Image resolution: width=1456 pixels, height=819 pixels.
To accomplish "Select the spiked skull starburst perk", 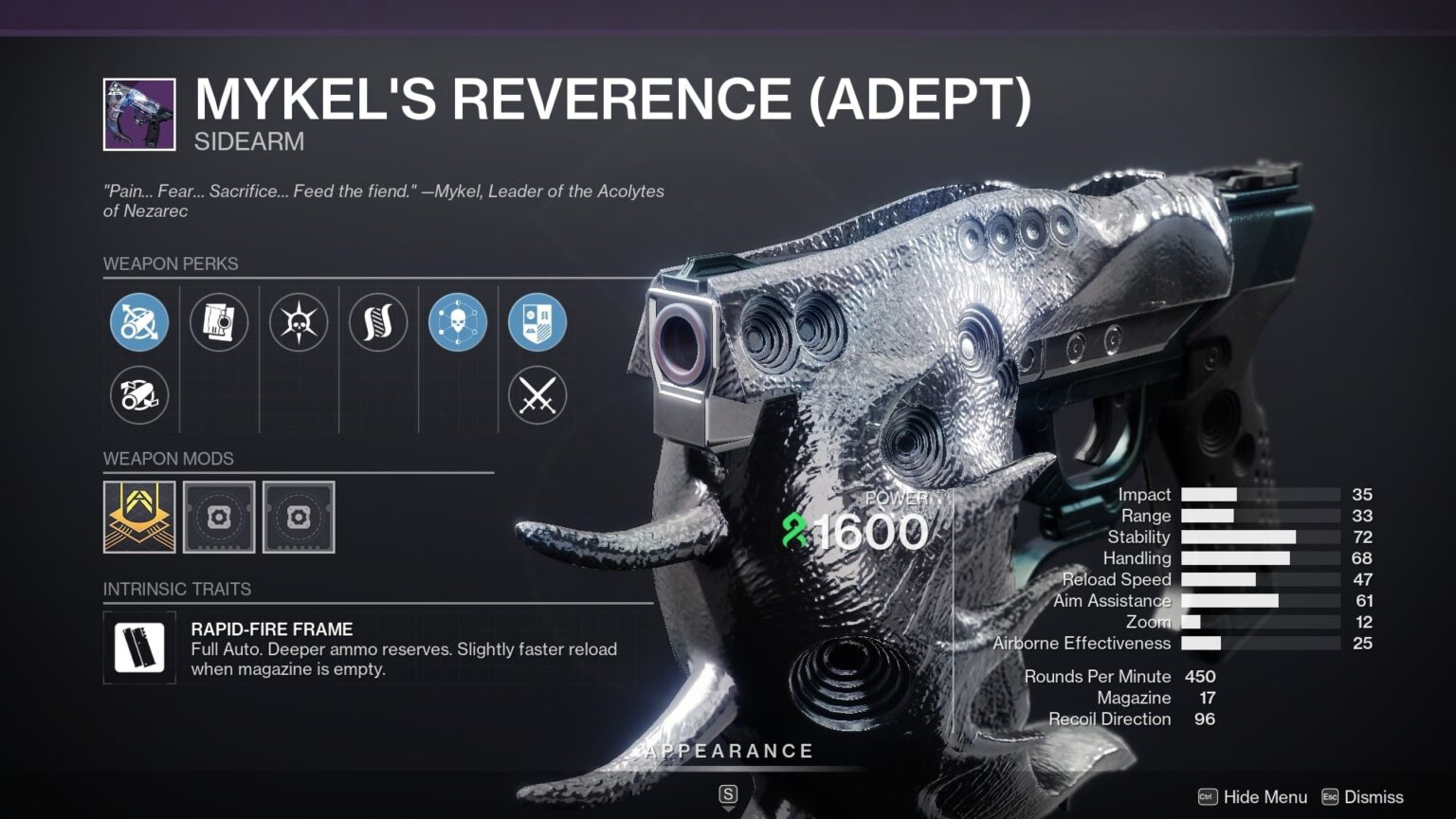I will pos(299,323).
